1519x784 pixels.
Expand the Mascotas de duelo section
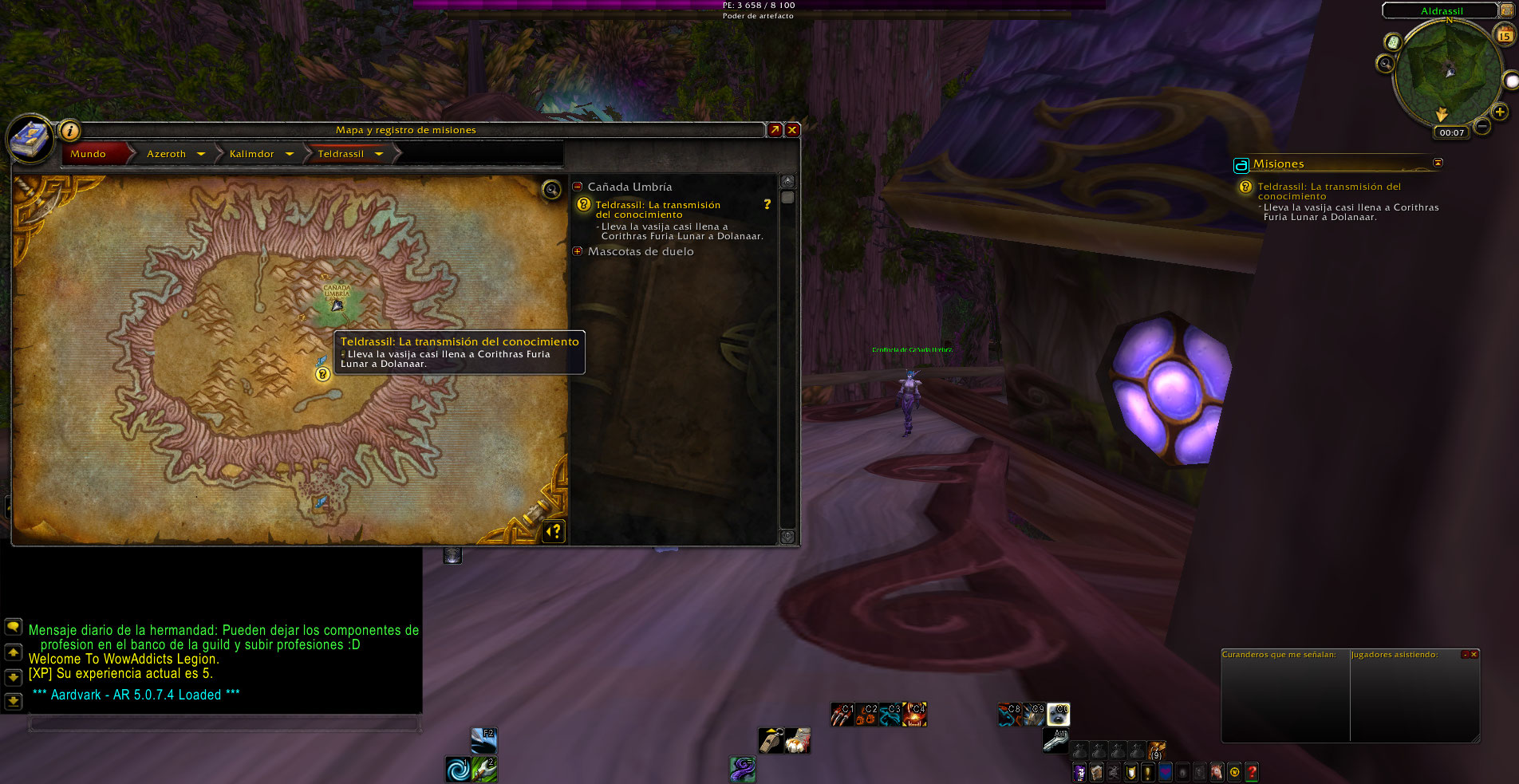578,251
